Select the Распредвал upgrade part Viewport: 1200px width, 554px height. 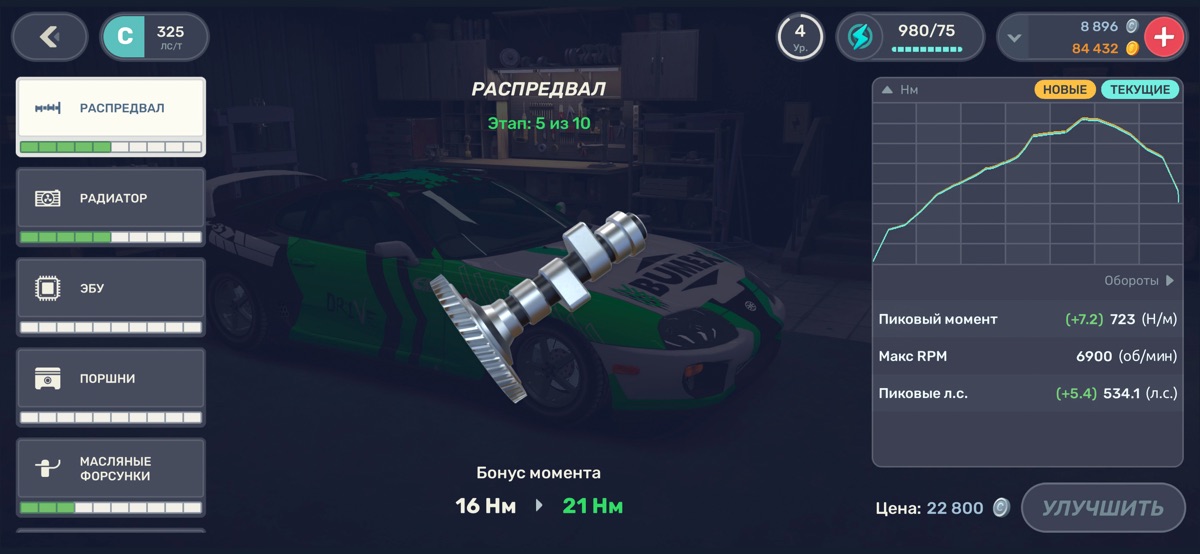click(111, 117)
